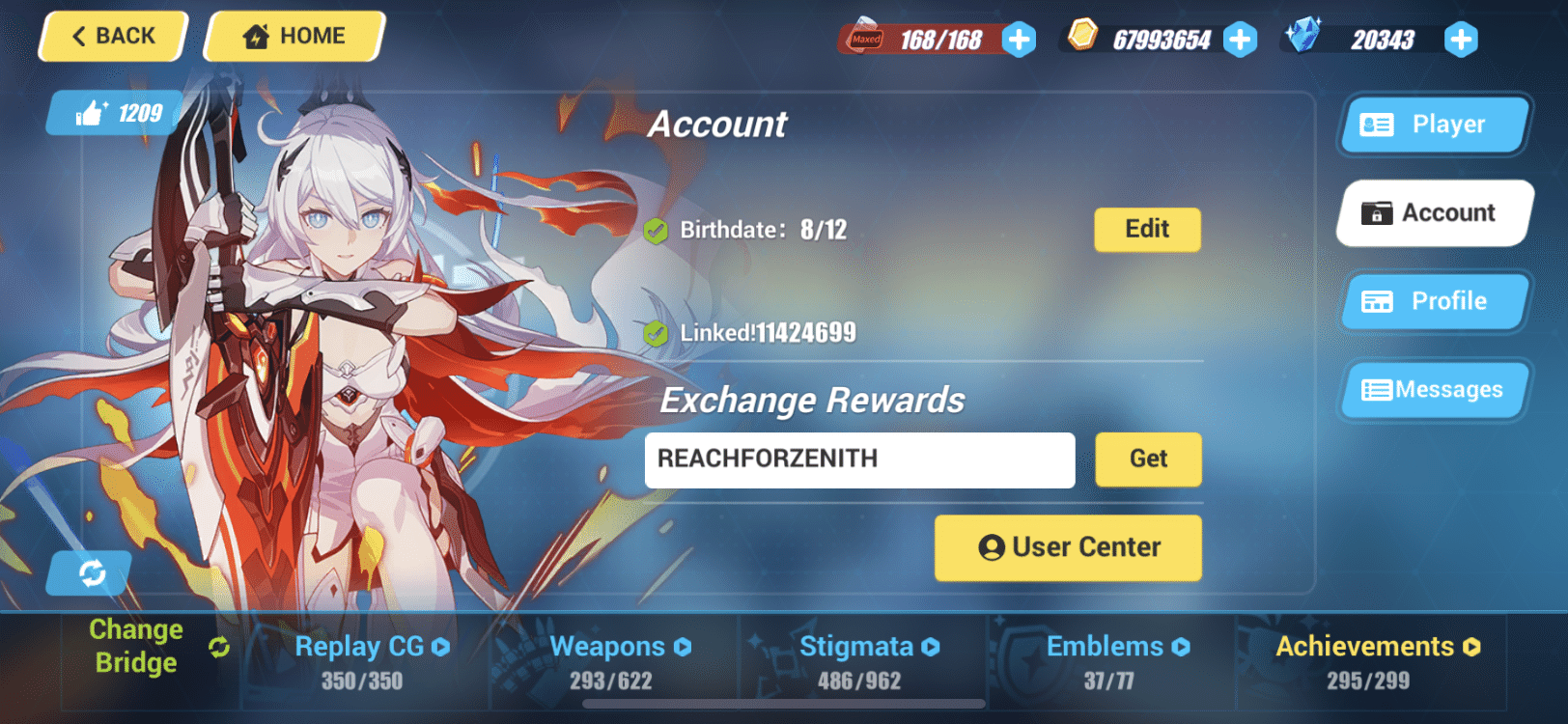Viewport: 1568px width, 724px height.
Task: Expand the Emblems chevron
Action: (x=1180, y=647)
